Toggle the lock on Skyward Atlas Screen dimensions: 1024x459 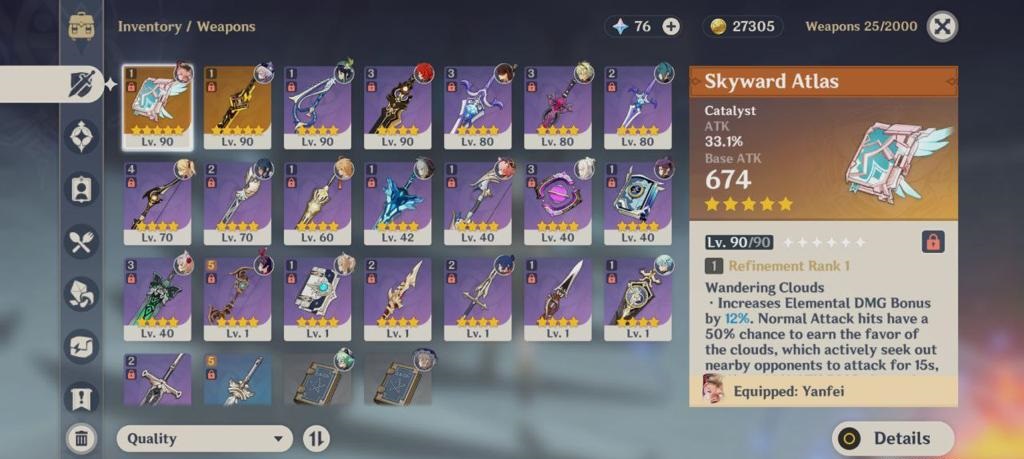pos(932,242)
